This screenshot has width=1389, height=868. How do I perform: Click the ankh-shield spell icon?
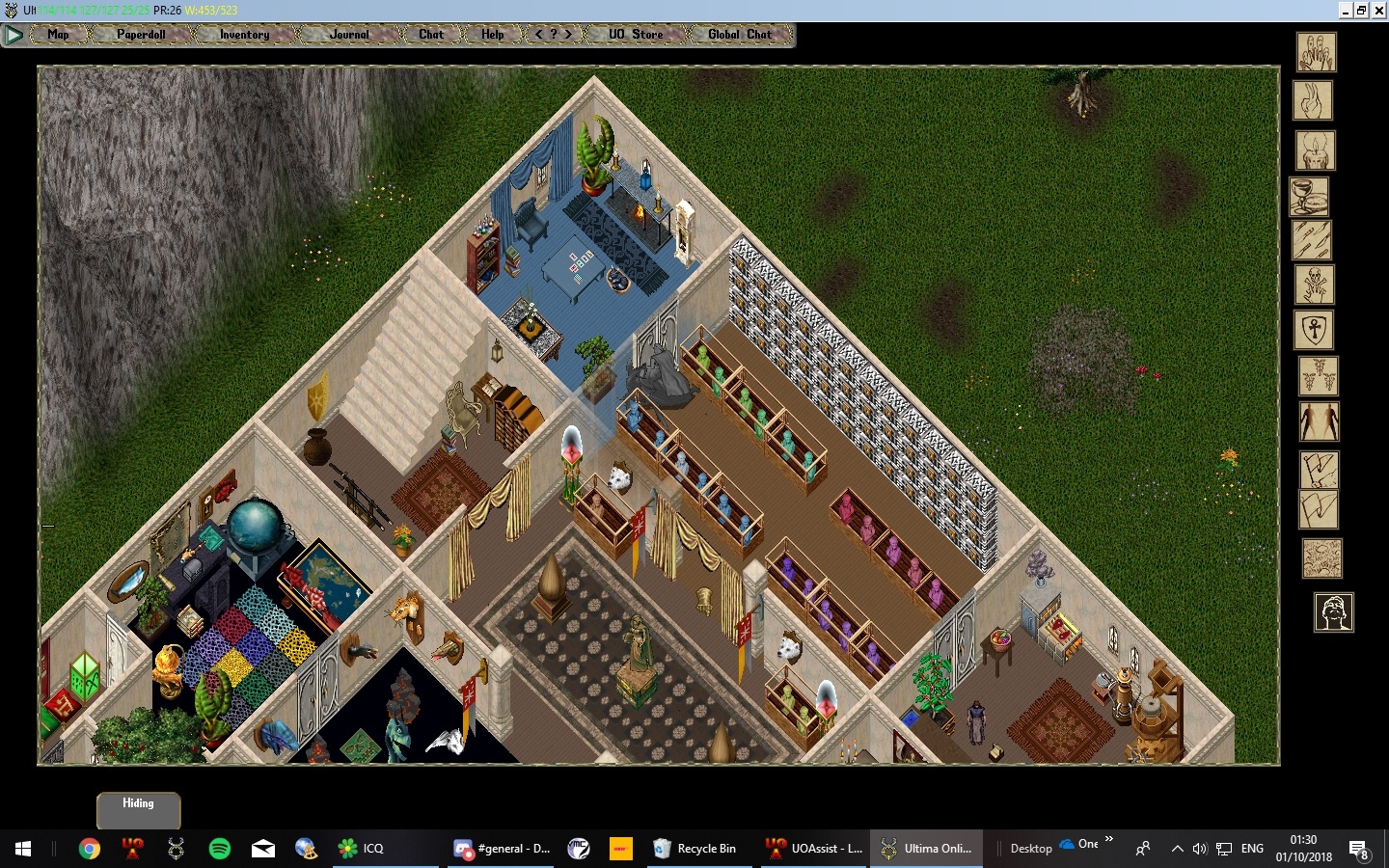pyautogui.click(x=1313, y=331)
